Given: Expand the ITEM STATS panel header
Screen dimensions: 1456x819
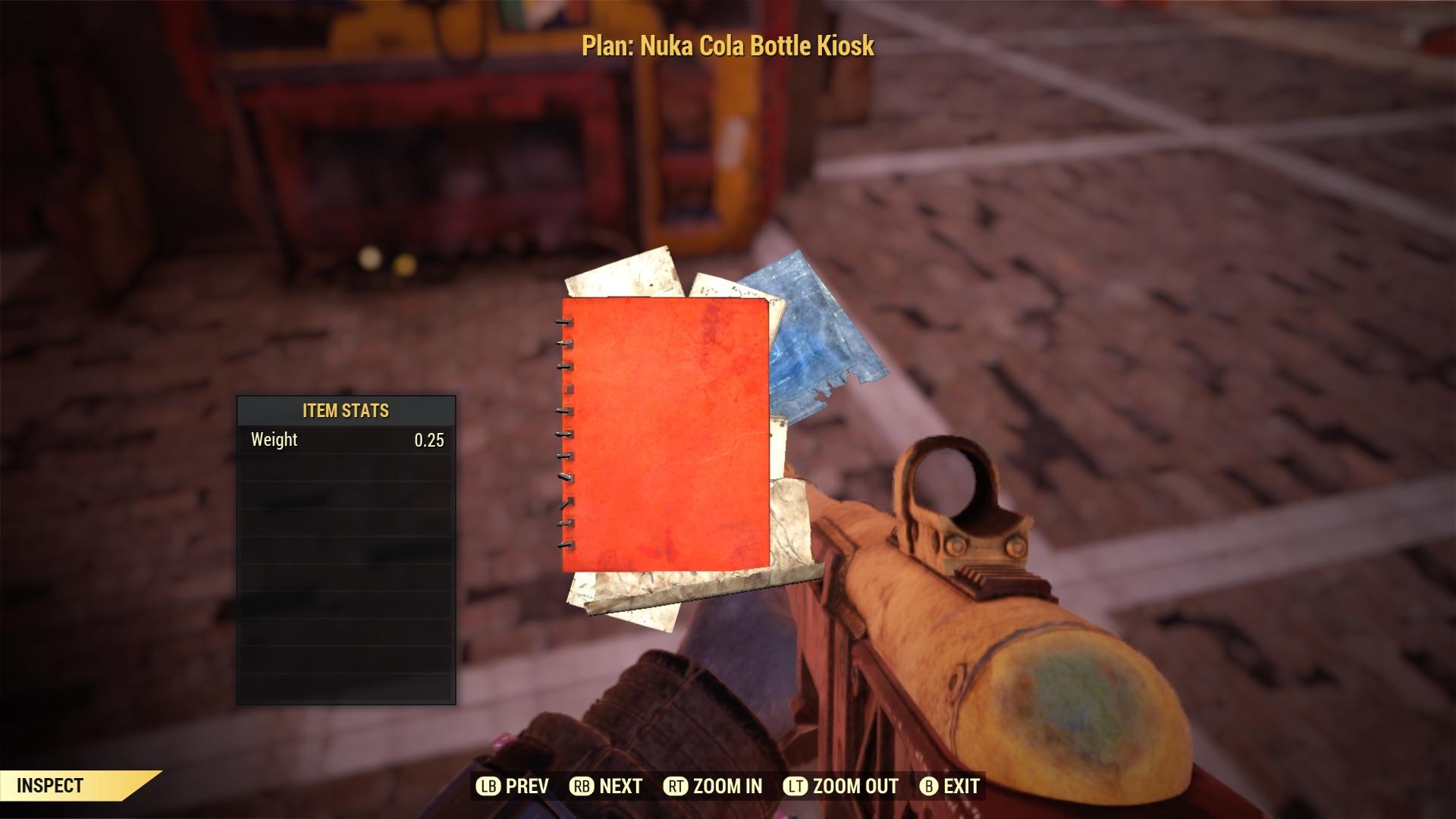Looking at the screenshot, I should pos(346,409).
